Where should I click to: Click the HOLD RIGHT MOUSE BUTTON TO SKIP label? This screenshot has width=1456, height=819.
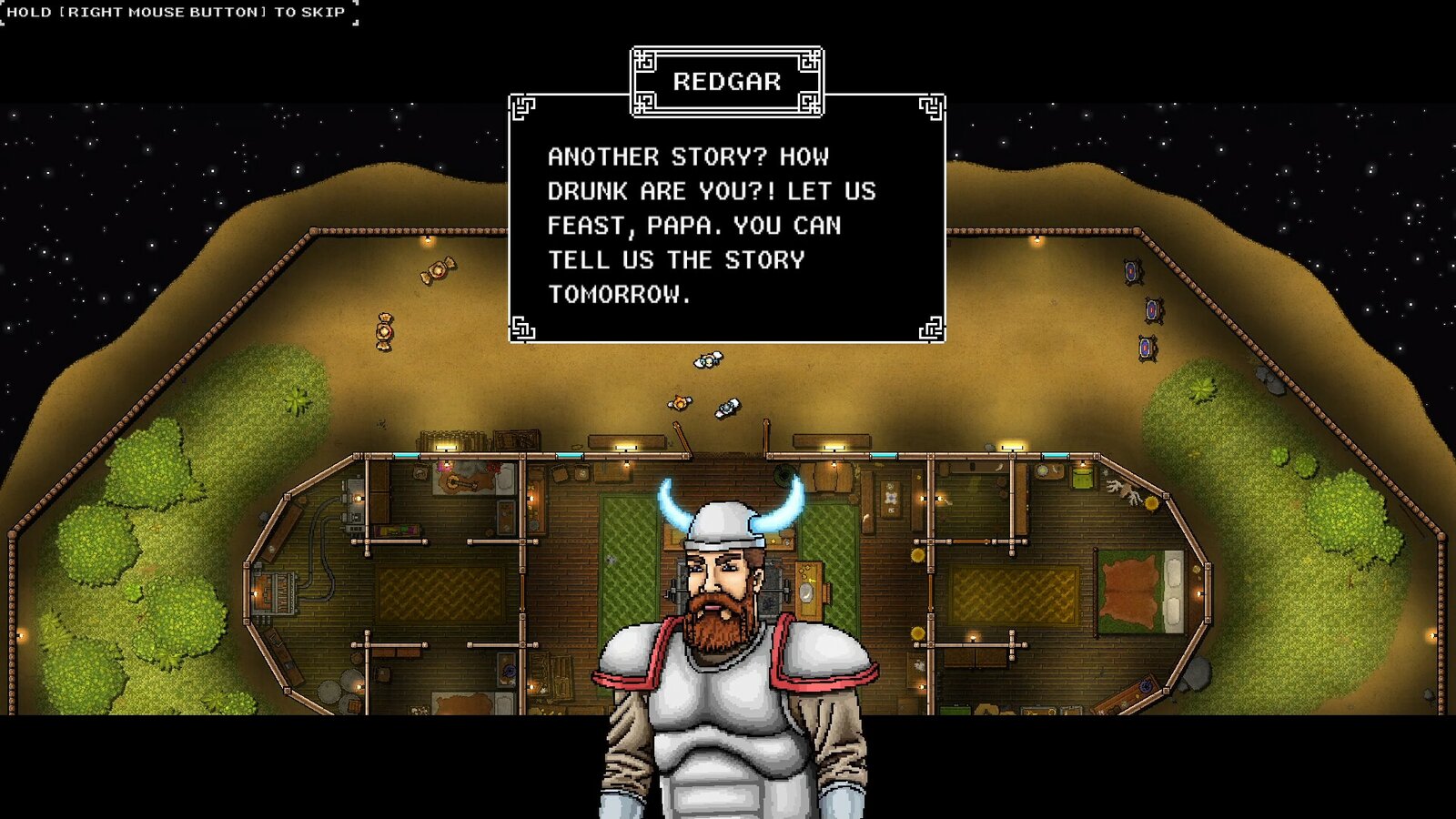point(173,12)
